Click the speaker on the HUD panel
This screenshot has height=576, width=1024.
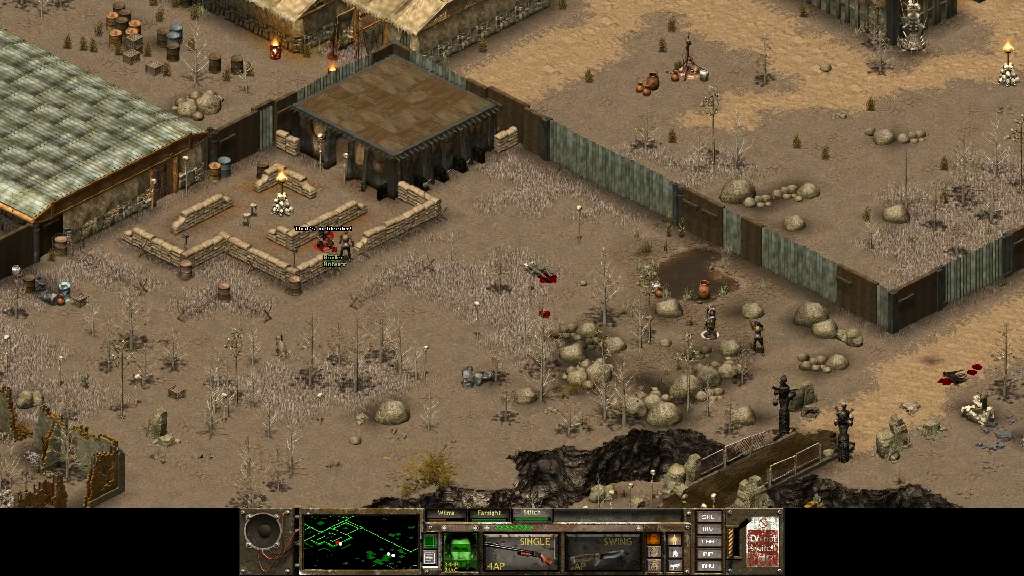coord(268,542)
